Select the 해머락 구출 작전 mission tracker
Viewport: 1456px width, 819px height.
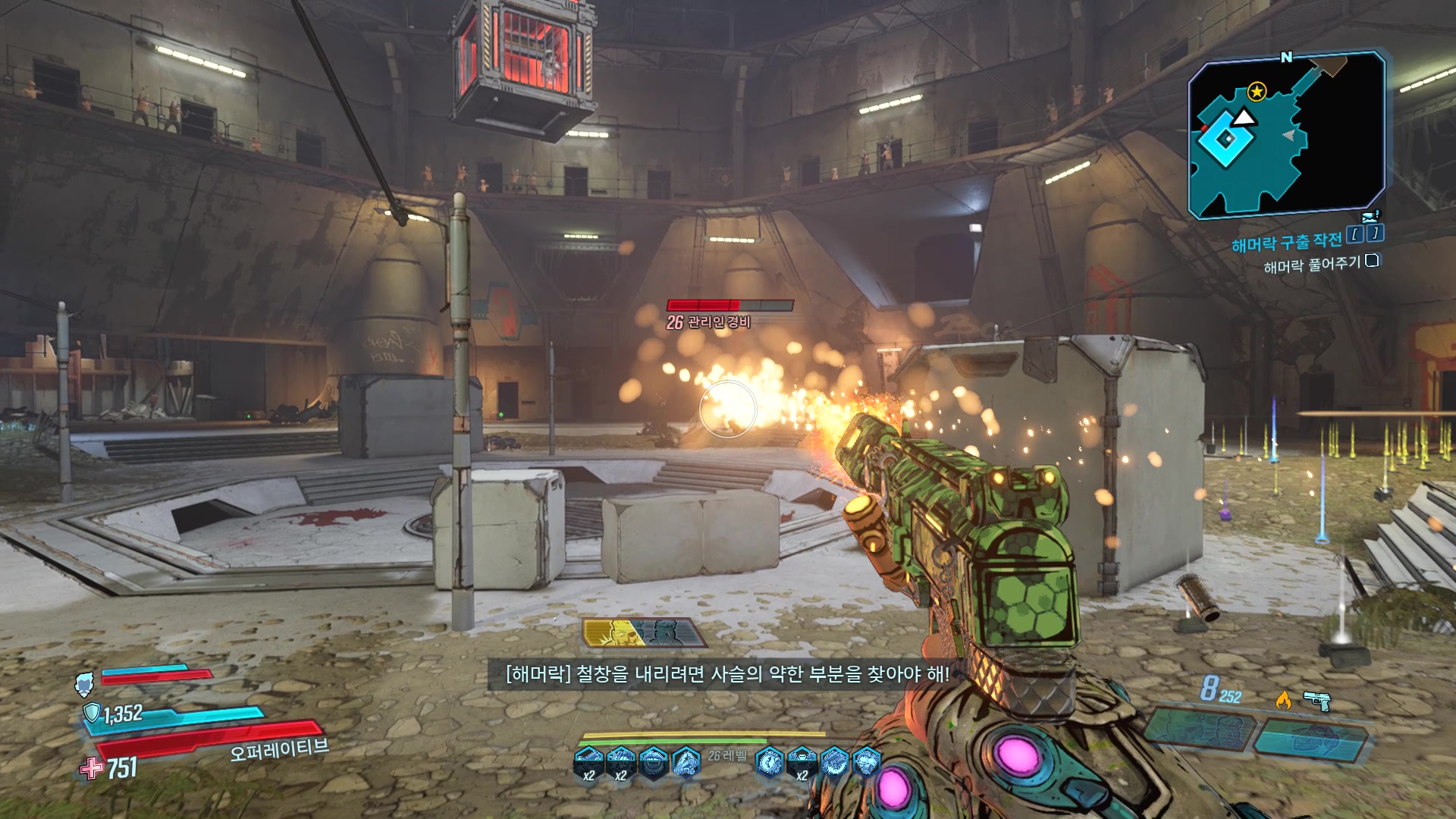[1286, 242]
